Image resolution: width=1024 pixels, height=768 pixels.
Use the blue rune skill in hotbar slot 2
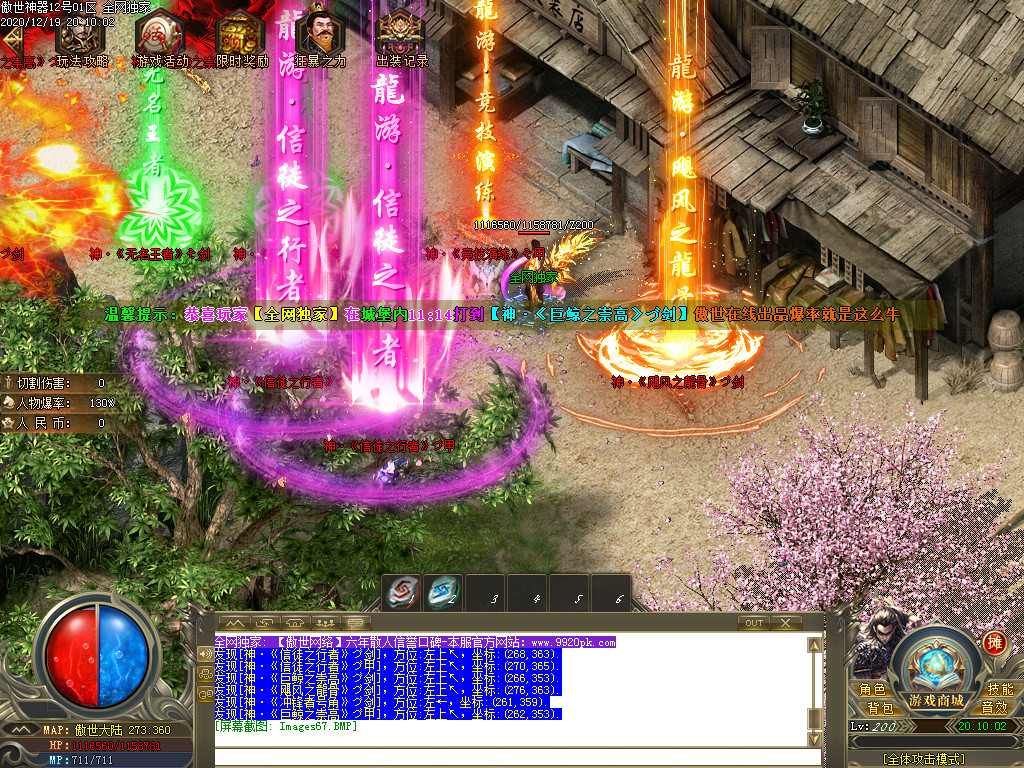[443, 594]
